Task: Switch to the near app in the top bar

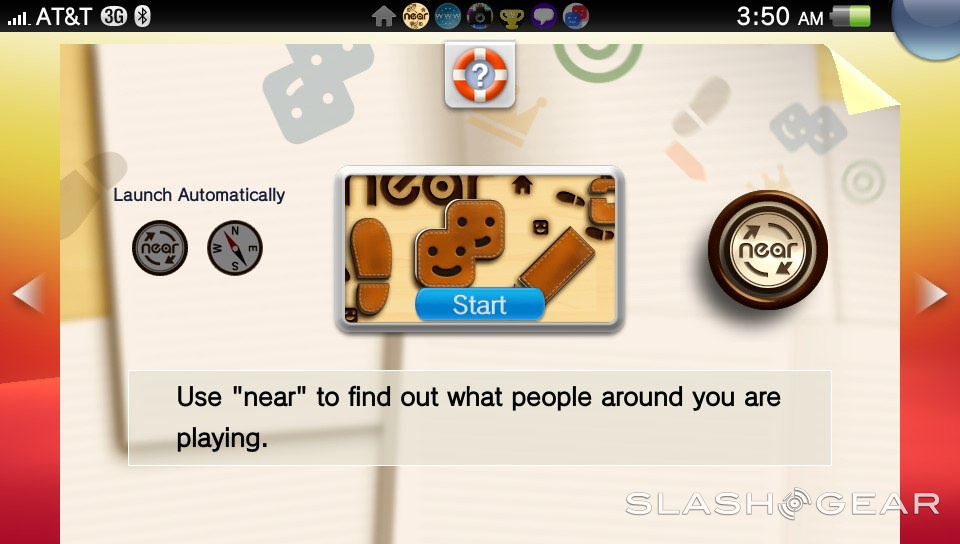Action: point(415,16)
